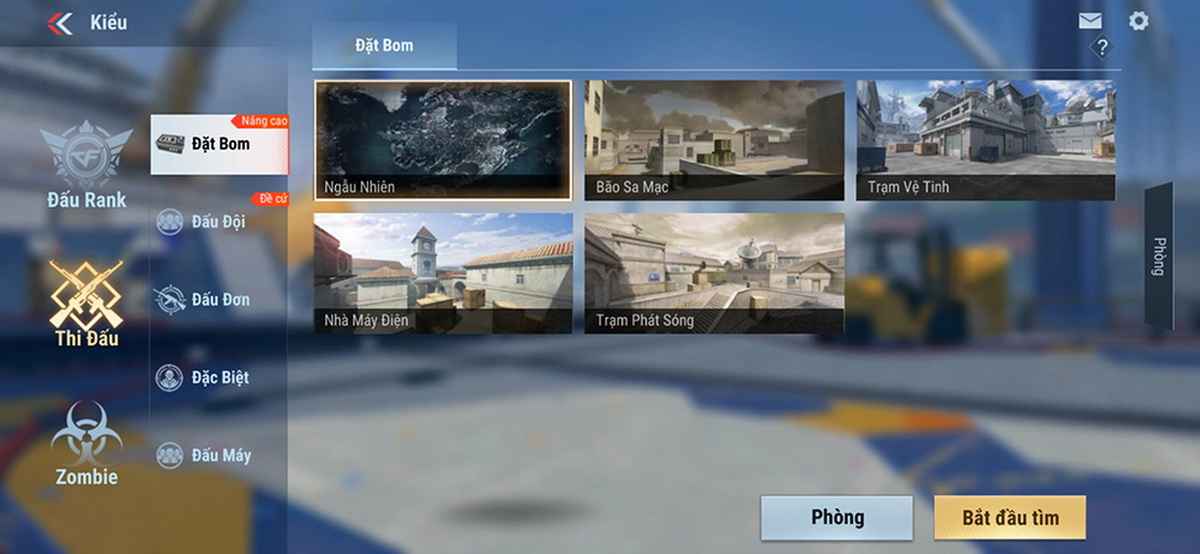Pick the Trạm Vệ Tinh map
1200x554 pixels.
tap(985, 140)
